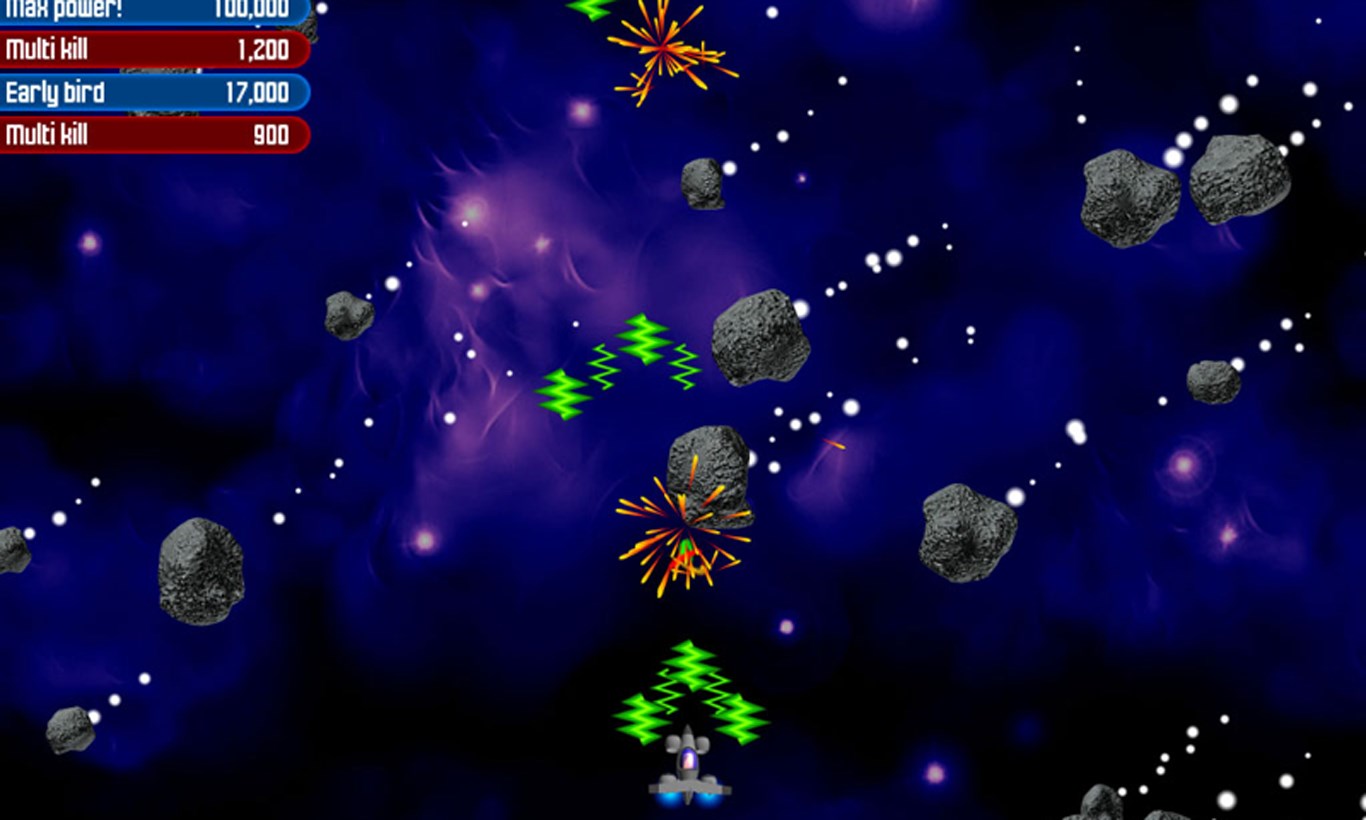Viewport: 1366px width, 820px height.
Task: Select the player spaceship at screen bottom
Action: [688, 770]
